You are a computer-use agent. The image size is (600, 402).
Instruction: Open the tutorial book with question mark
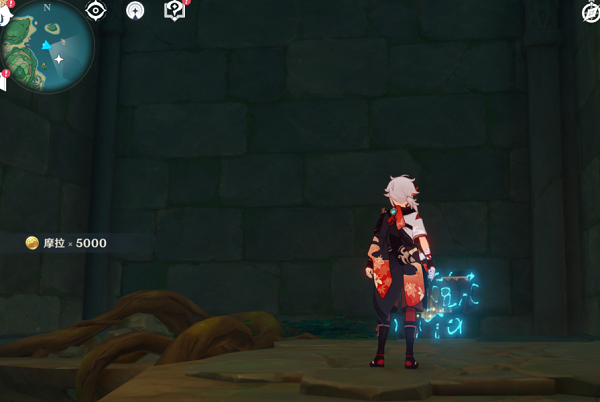point(175,10)
